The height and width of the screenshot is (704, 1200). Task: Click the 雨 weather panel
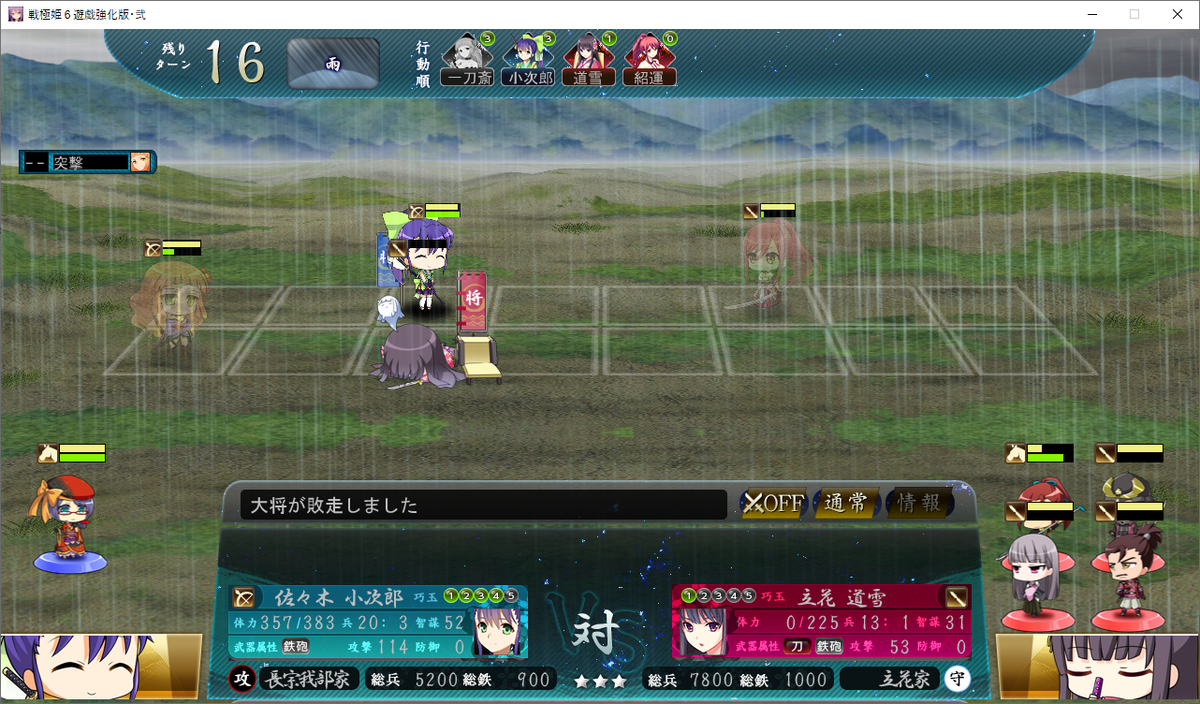point(333,63)
